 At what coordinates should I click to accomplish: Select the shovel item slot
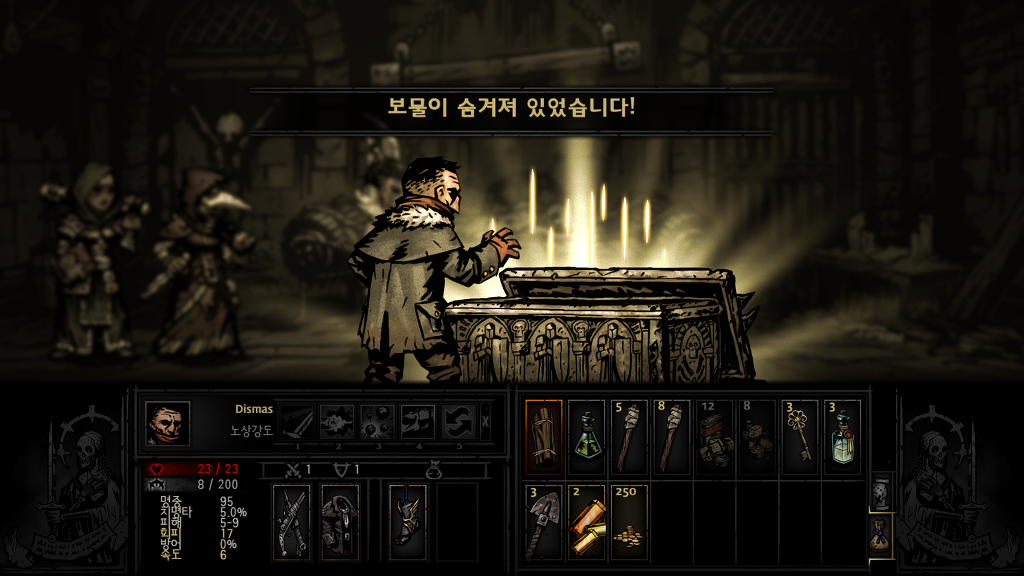(544, 521)
